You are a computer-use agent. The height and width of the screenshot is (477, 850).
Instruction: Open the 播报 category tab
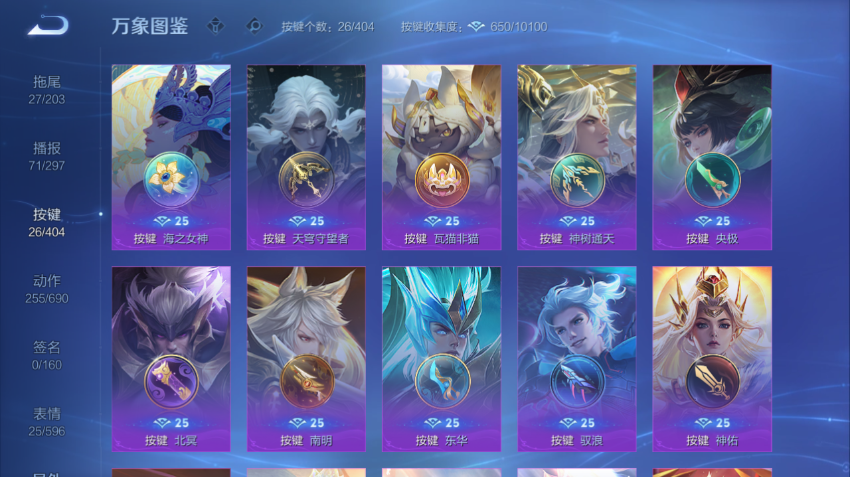[47, 155]
